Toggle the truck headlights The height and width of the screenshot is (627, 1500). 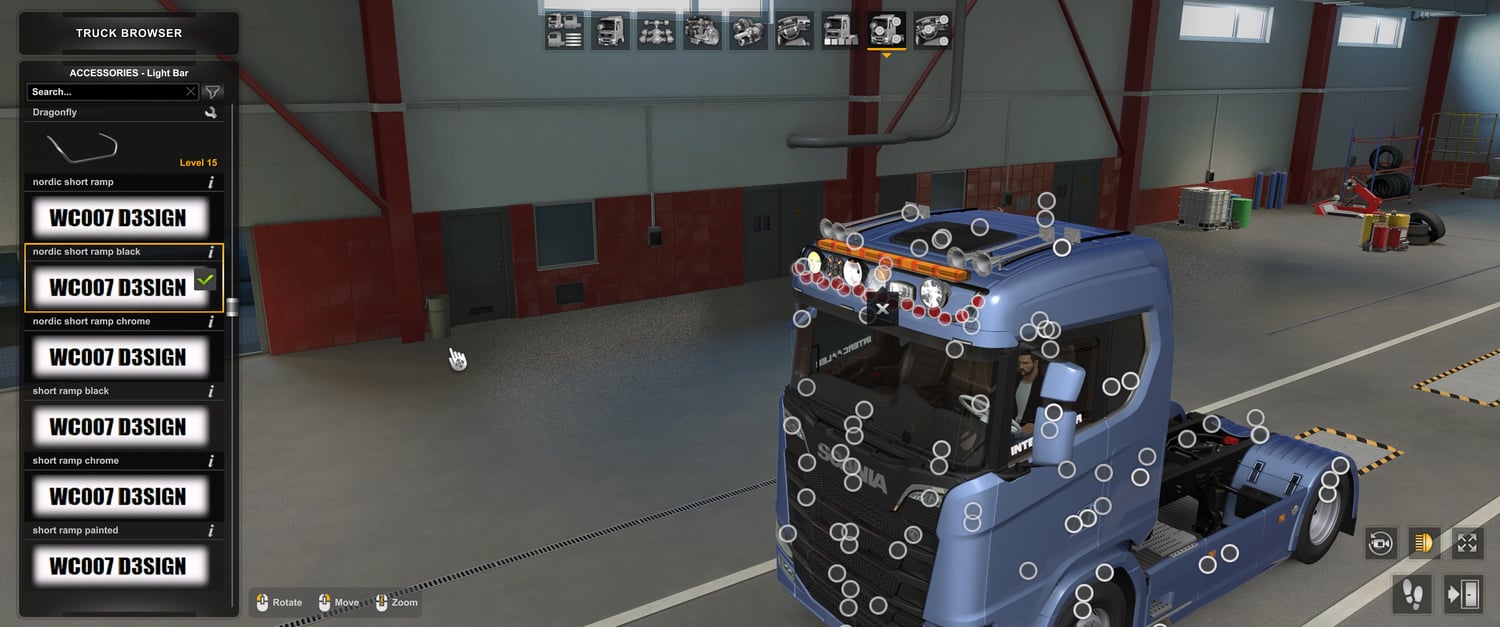pos(1424,543)
